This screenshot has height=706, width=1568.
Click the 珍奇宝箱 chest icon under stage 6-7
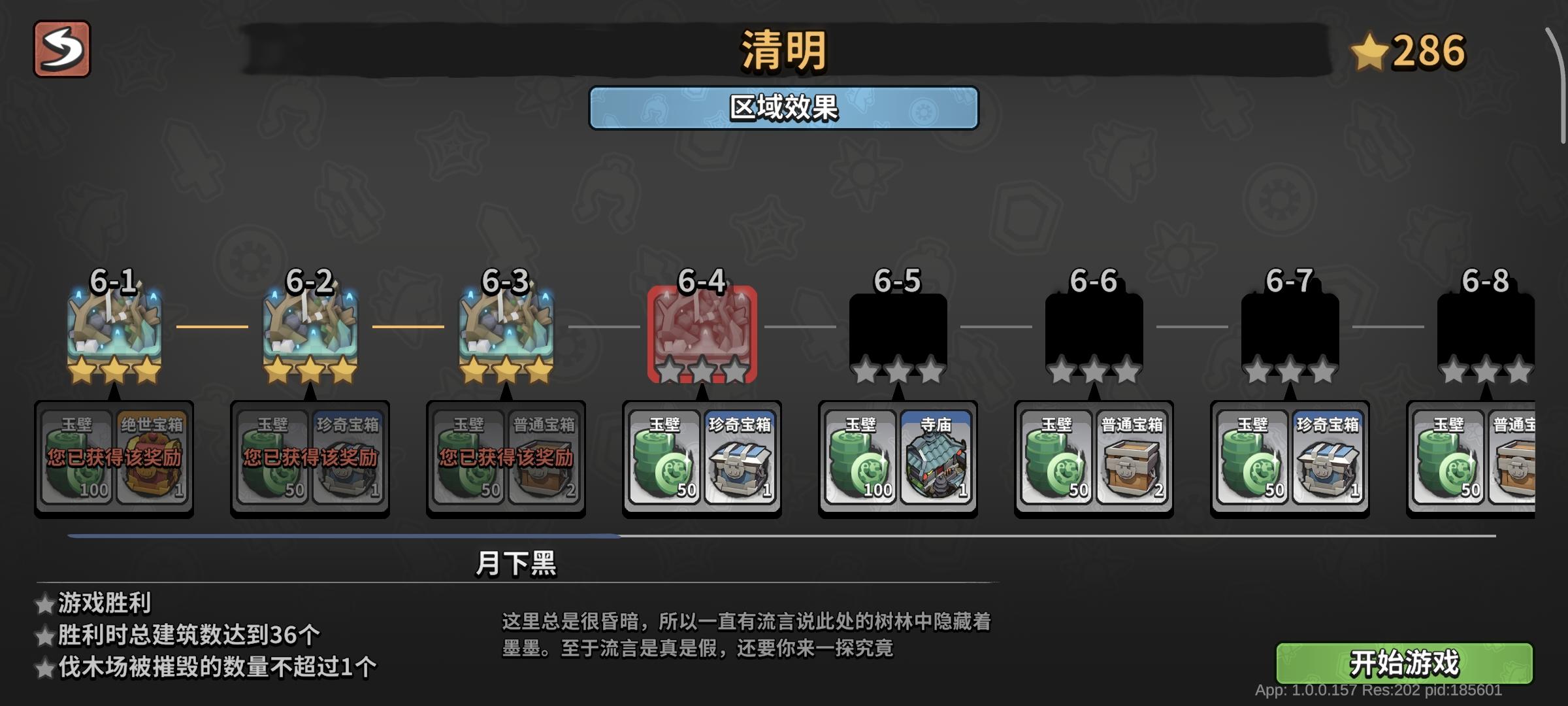pyautogui.click(x=1328, y=464)
